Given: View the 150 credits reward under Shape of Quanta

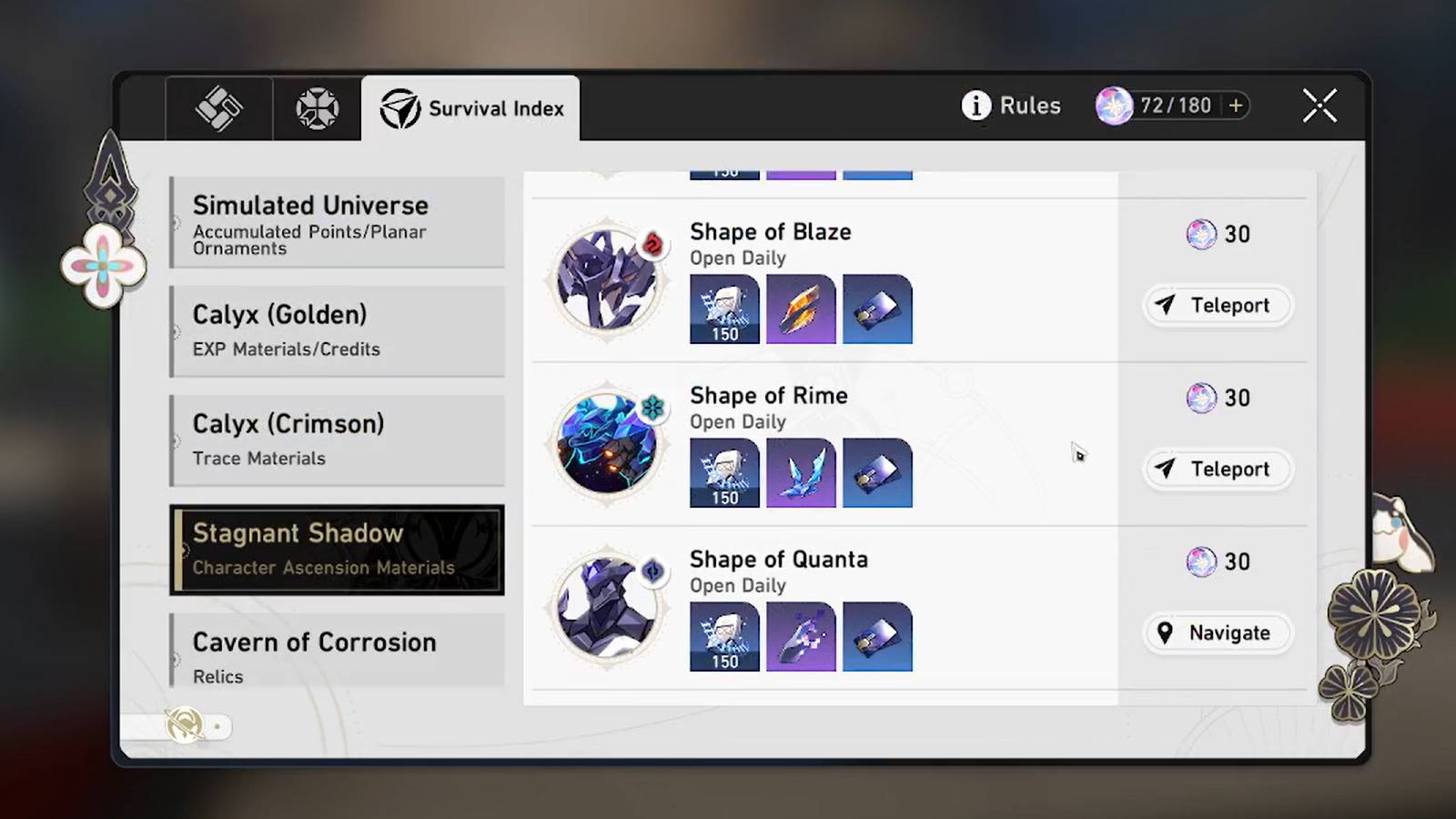Looking at the screenshot, I should (724, 636).
